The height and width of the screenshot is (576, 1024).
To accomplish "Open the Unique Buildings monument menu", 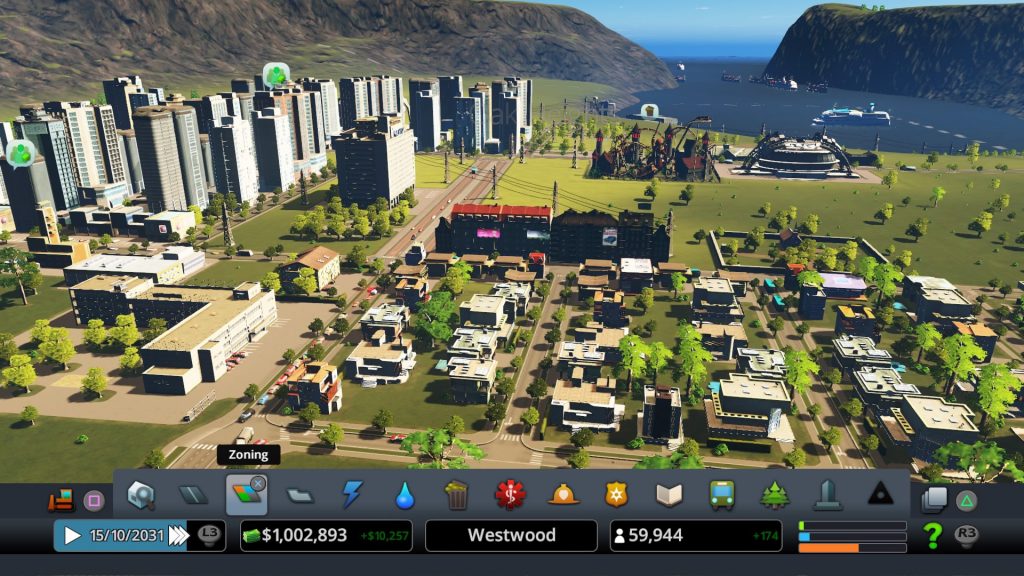I will (827, 494).
